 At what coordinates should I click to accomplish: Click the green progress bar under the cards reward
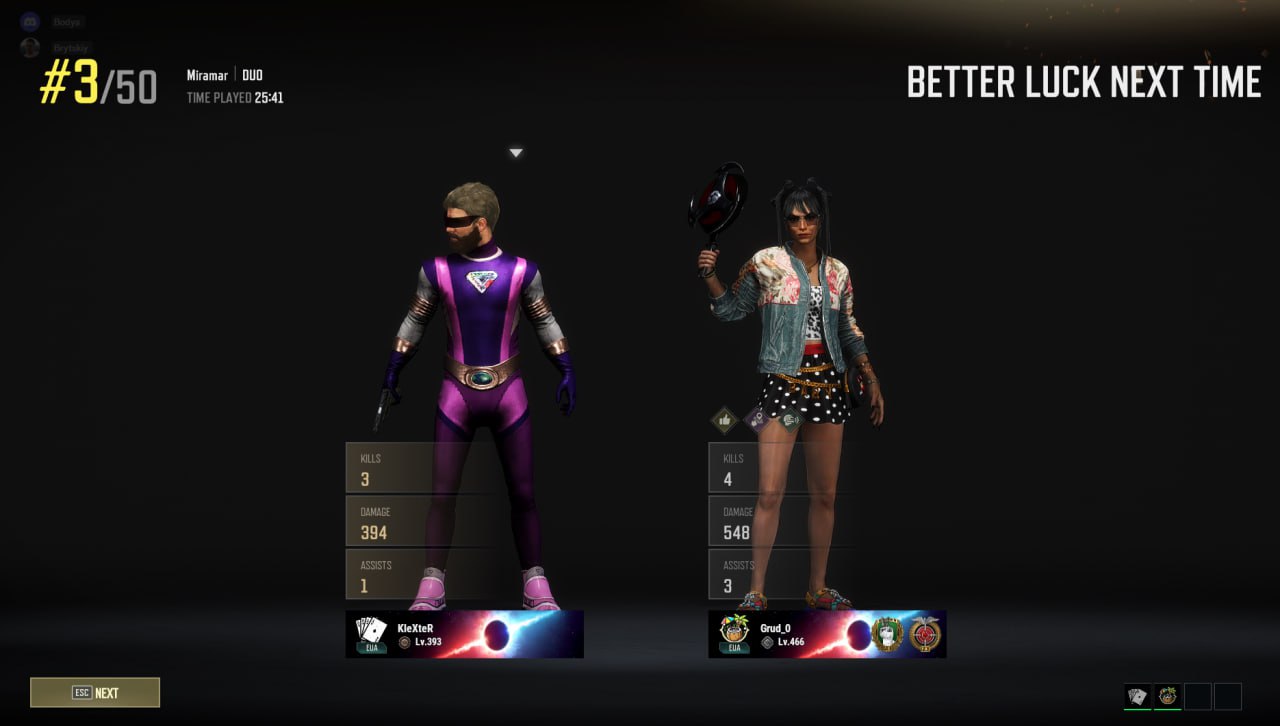pyautogui.click(x=1137, y=710)
